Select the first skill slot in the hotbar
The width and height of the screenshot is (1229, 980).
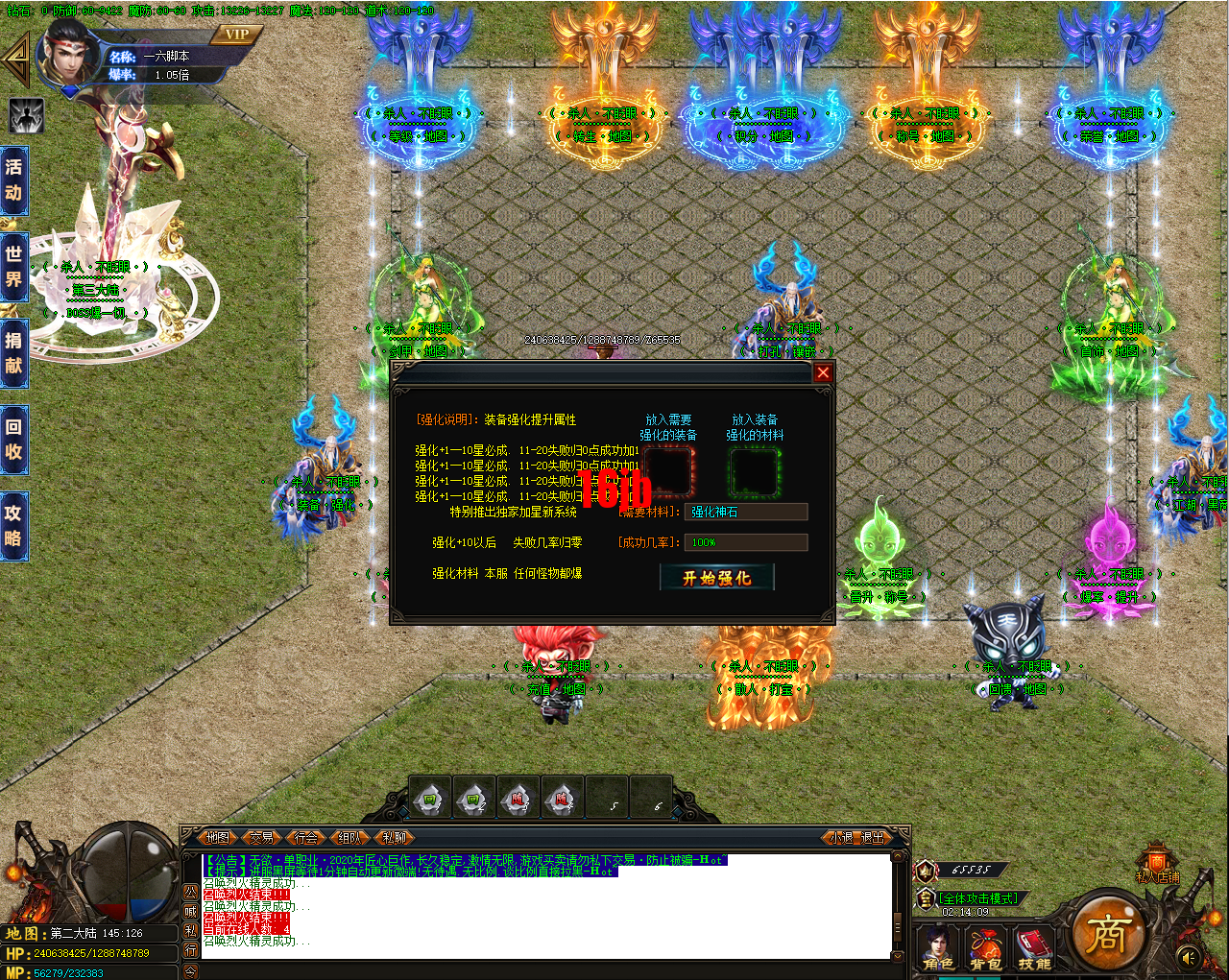click(428, 797)
